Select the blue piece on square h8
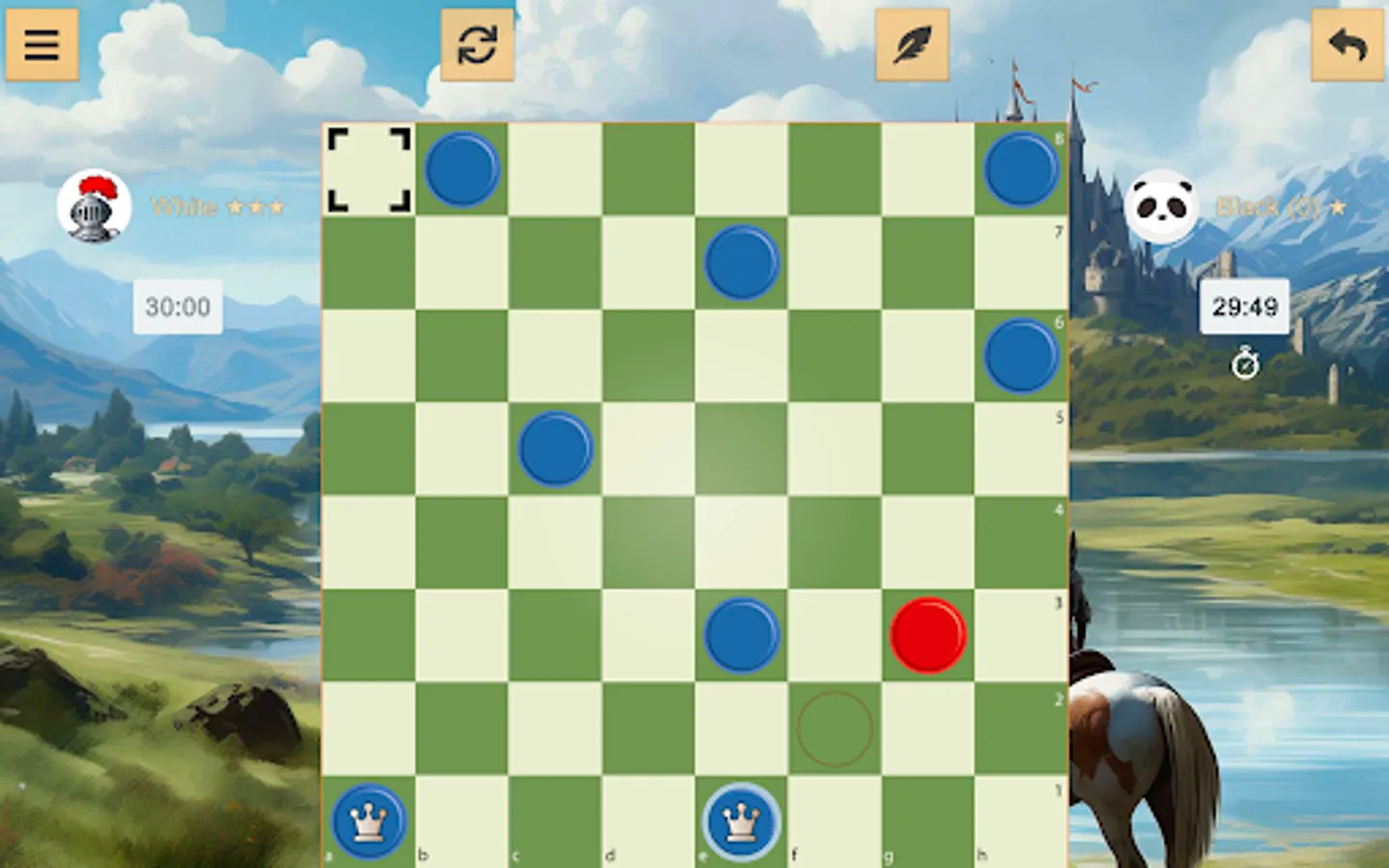This screenshot has width=1389, height=868. pos(1021,169)
